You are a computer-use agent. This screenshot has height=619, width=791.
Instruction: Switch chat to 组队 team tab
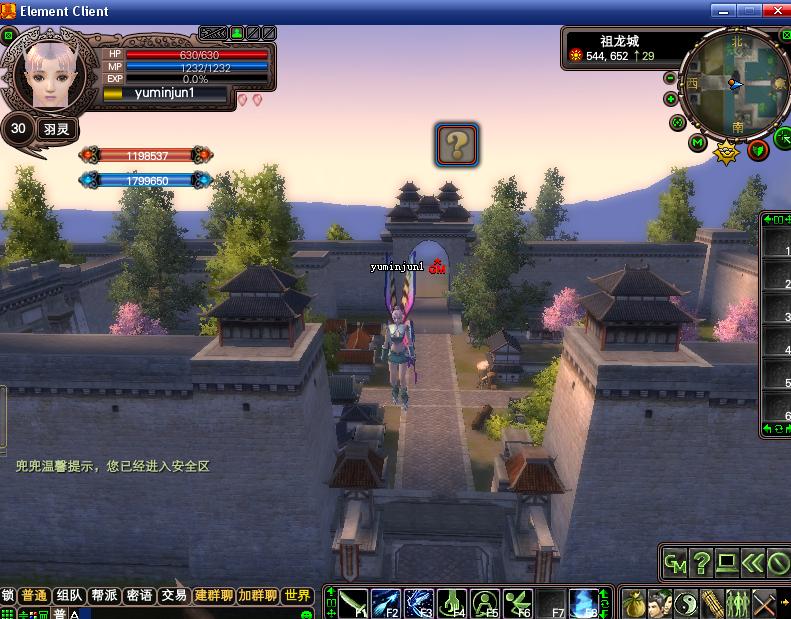click(69, 595)
